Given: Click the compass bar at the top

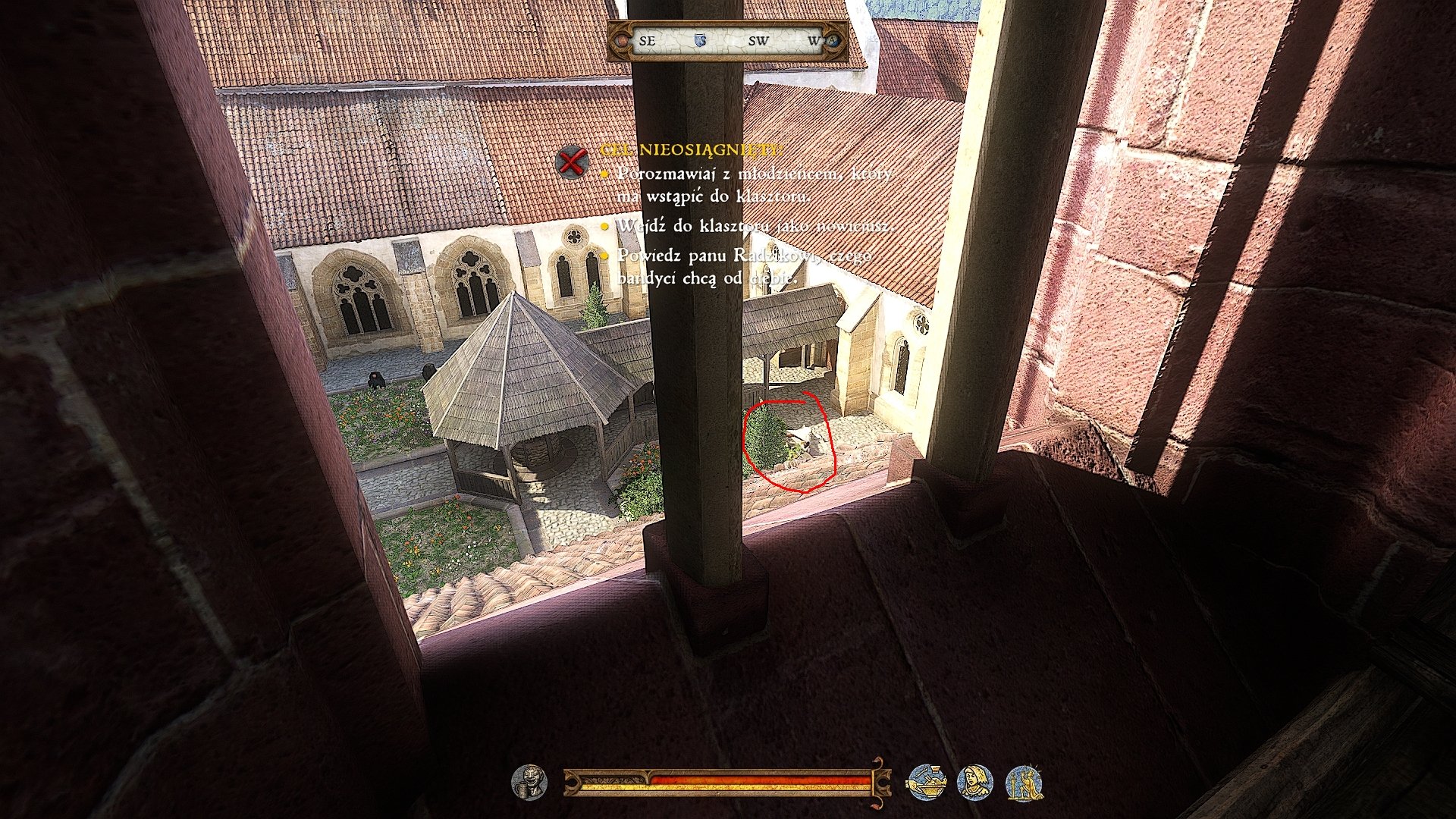Looking at the screenshot, I should [x=728, y=41].
